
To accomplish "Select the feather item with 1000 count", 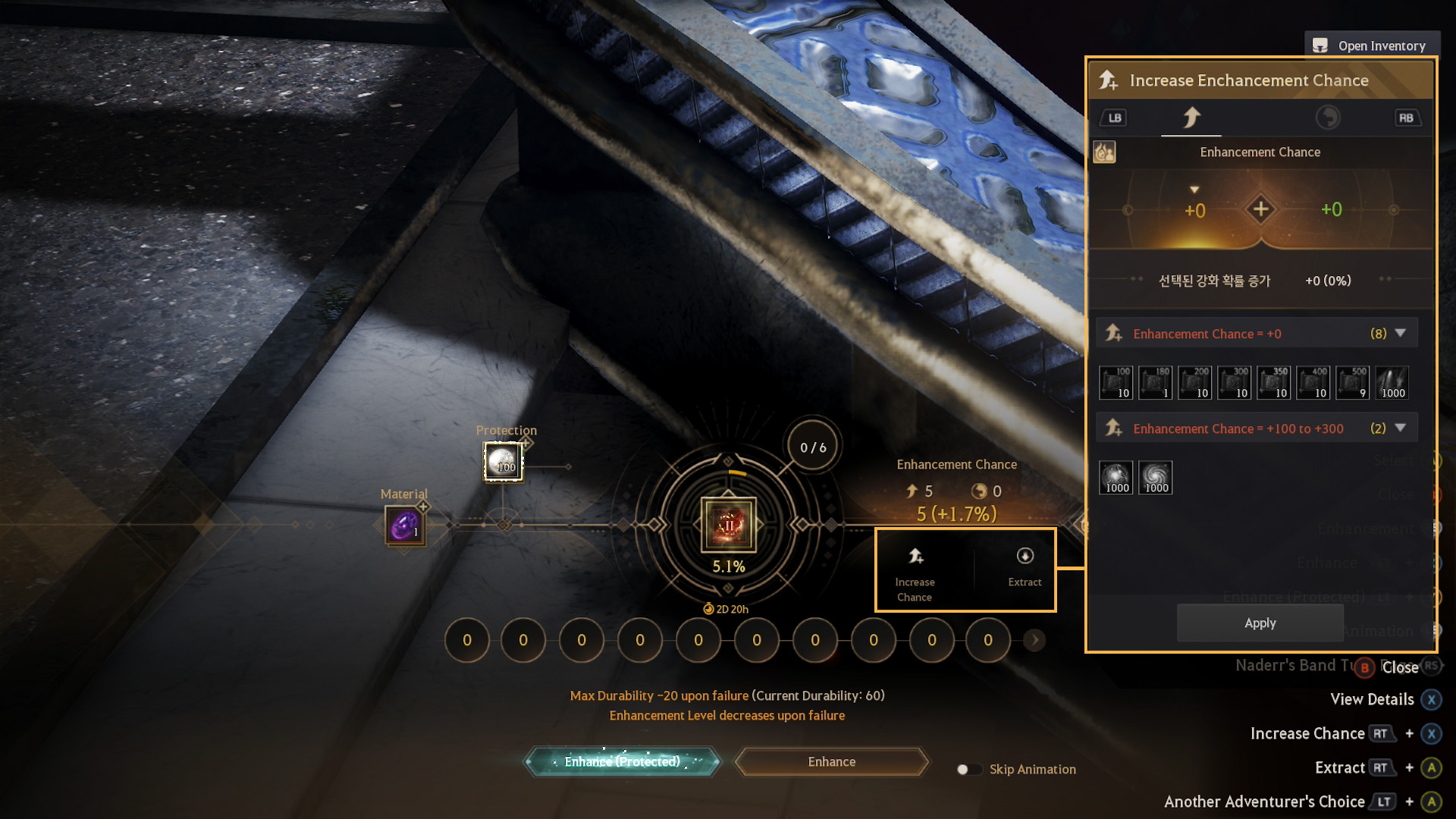I will click(1392, 382).
